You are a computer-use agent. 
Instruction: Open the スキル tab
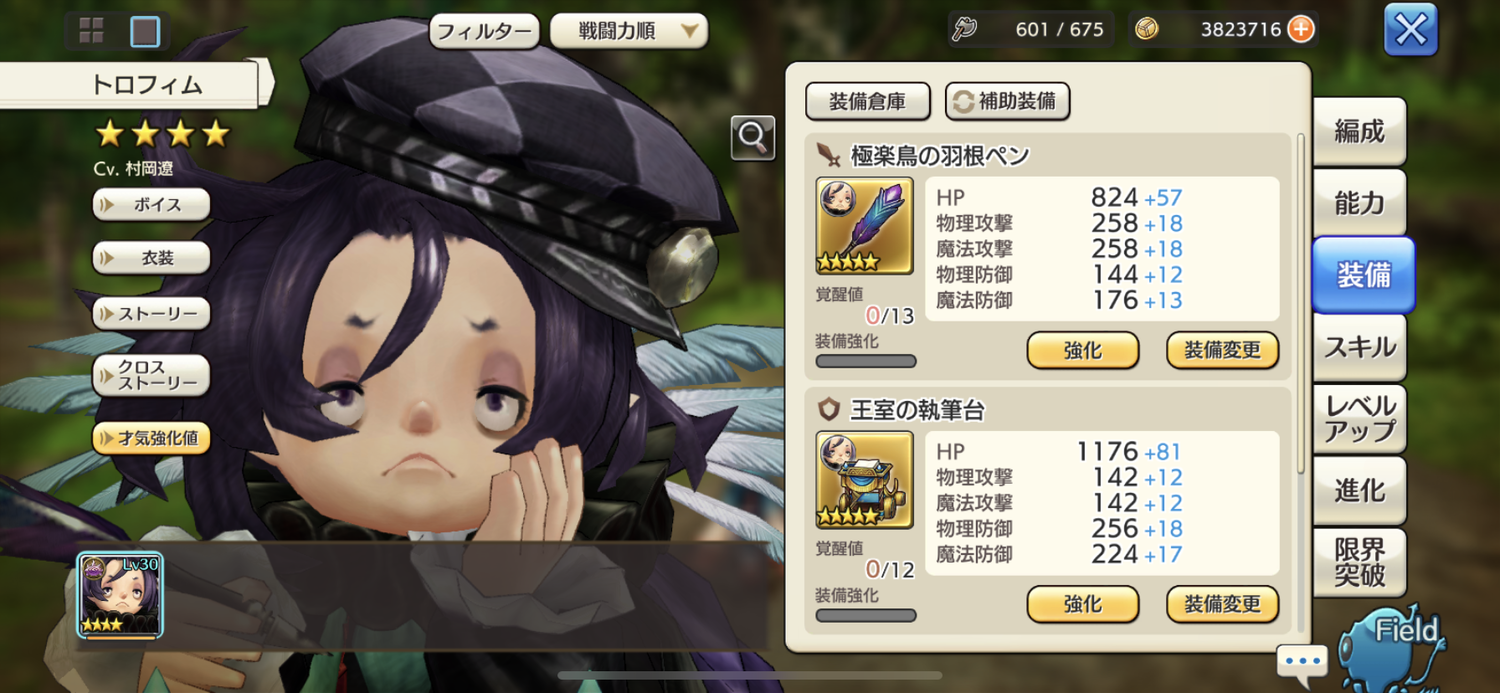pyautogui.click(x=1359, y=347)
